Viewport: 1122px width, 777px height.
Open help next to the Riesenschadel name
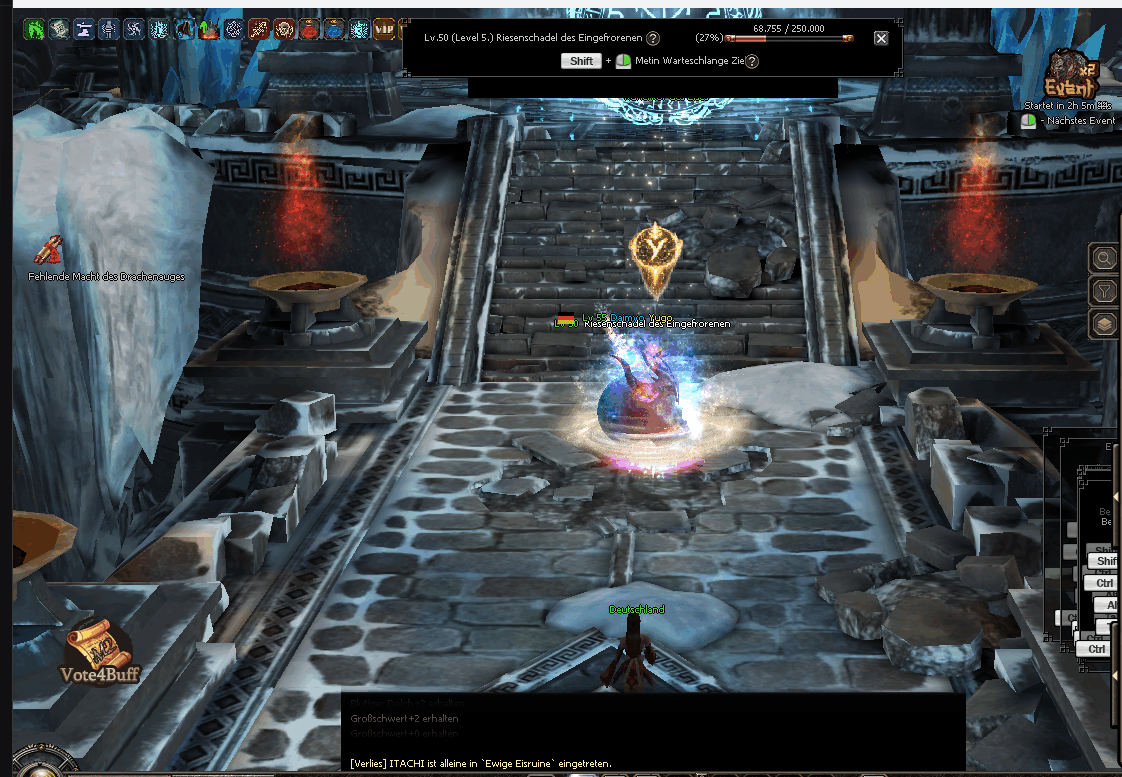coord(653,38)
